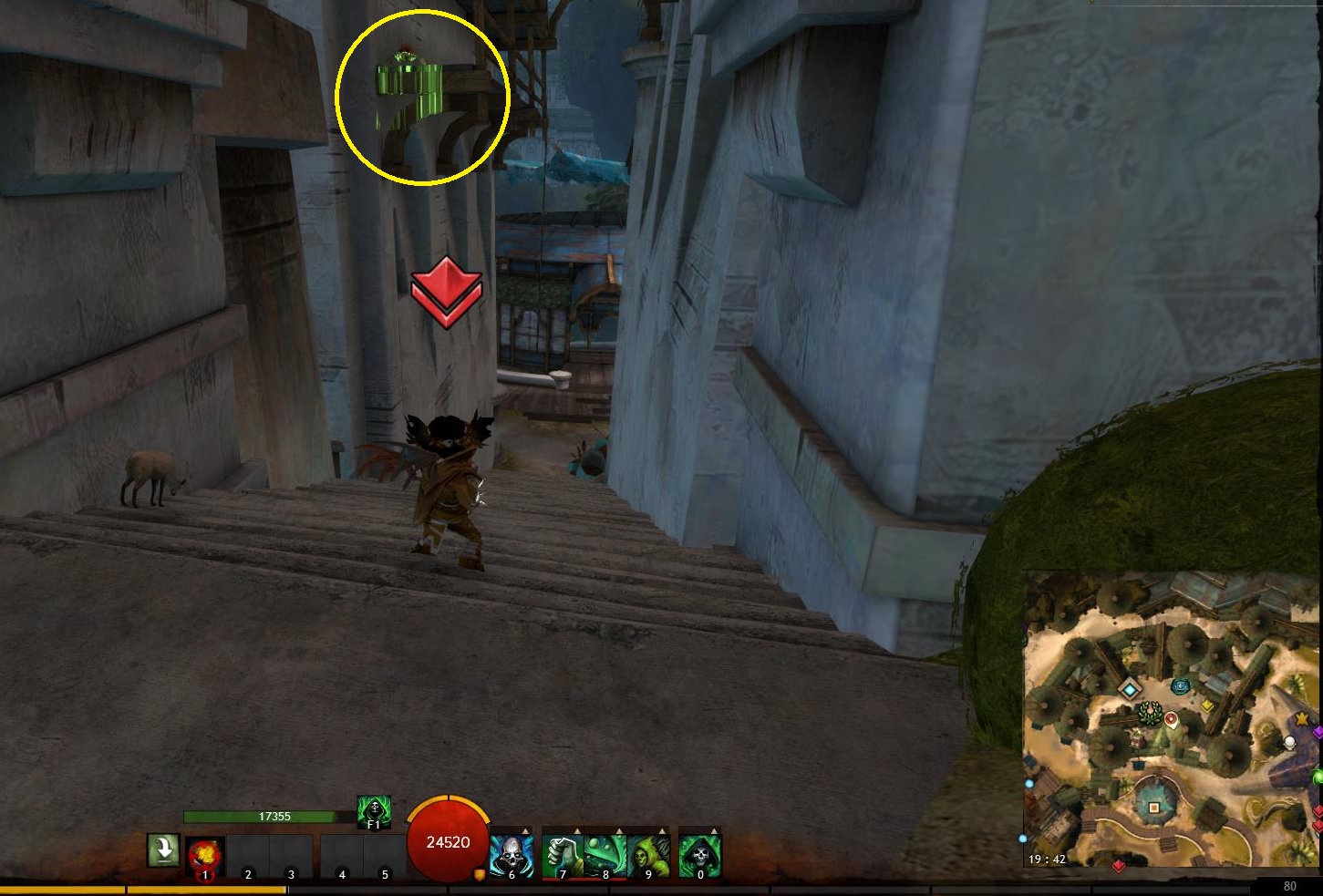
Task: Click the blue round icon on minimap
Action: coord(1182,686)
